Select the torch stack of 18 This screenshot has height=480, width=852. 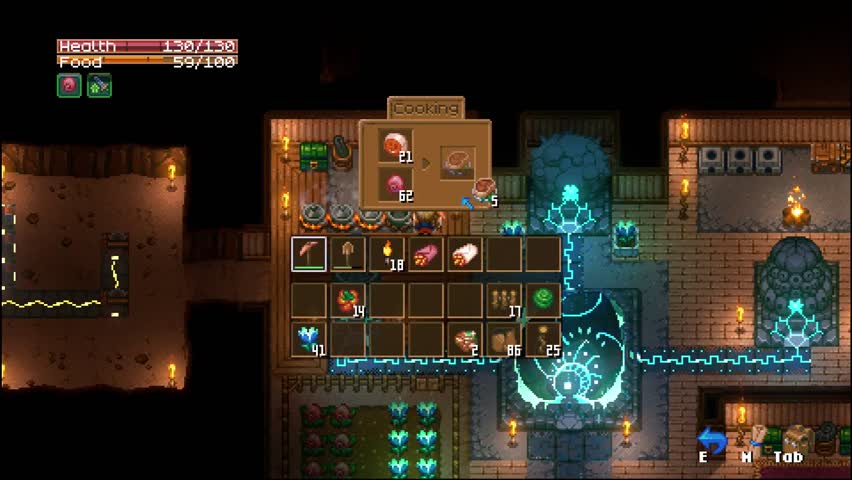tap(387, 254)
